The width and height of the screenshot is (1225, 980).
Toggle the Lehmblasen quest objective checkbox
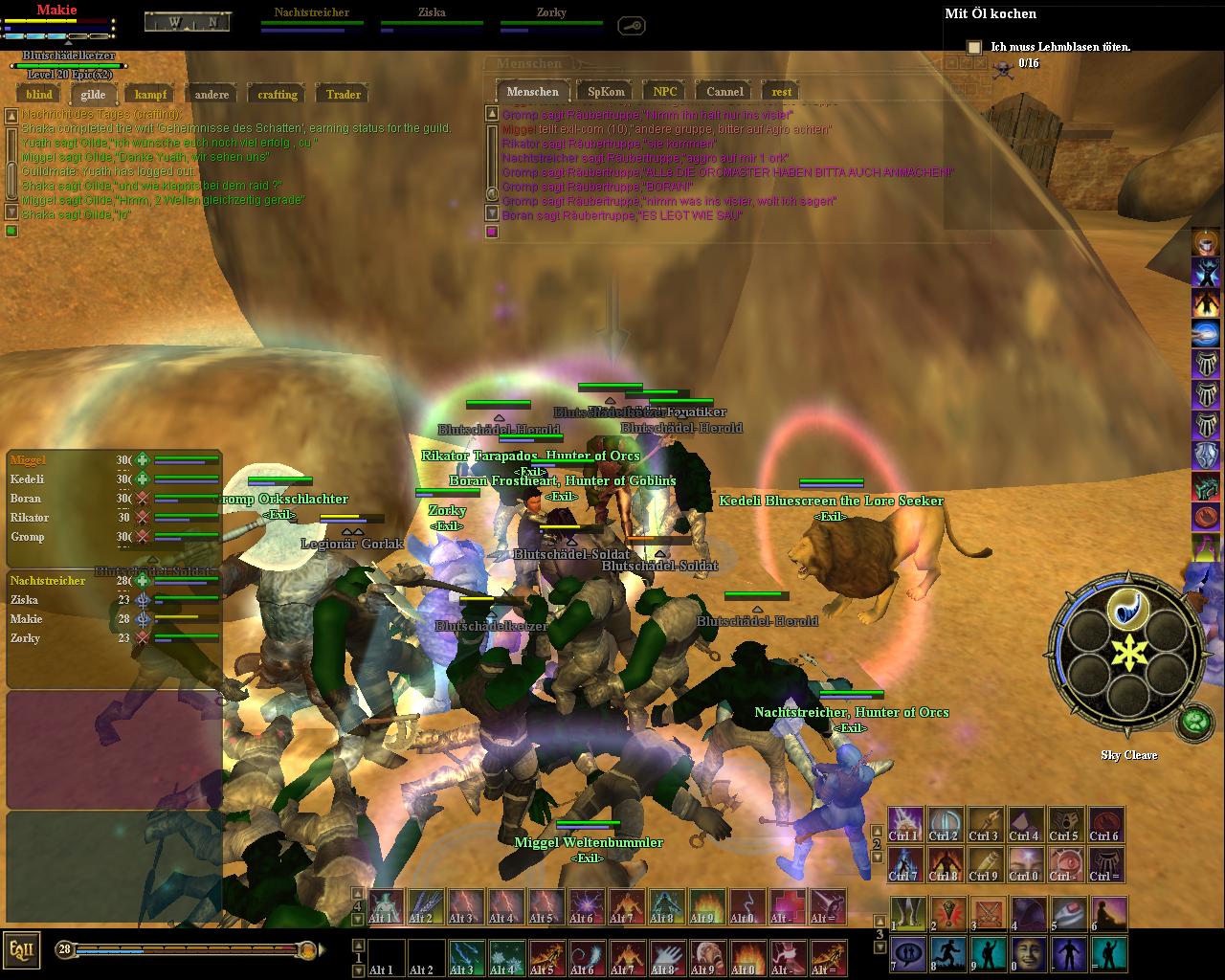974,47
